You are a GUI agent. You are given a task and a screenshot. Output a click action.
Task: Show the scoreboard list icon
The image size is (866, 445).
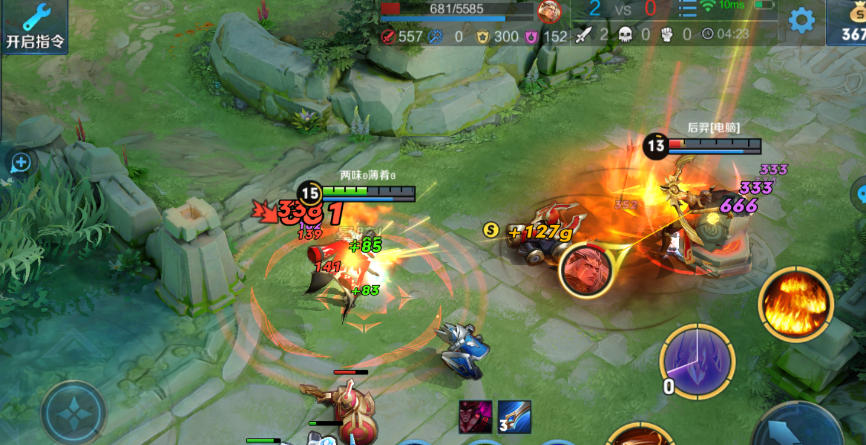(688, 9)
